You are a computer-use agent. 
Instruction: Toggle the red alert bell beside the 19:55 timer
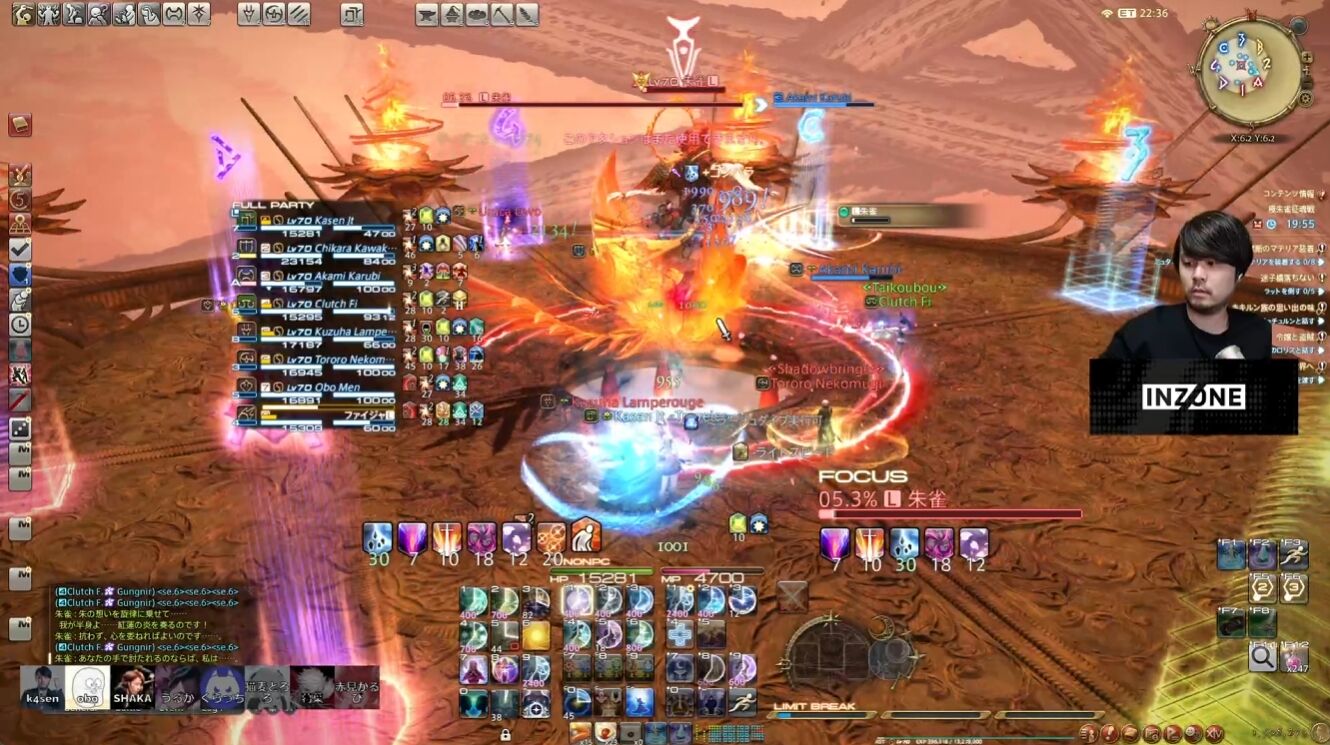[1257, 224]
